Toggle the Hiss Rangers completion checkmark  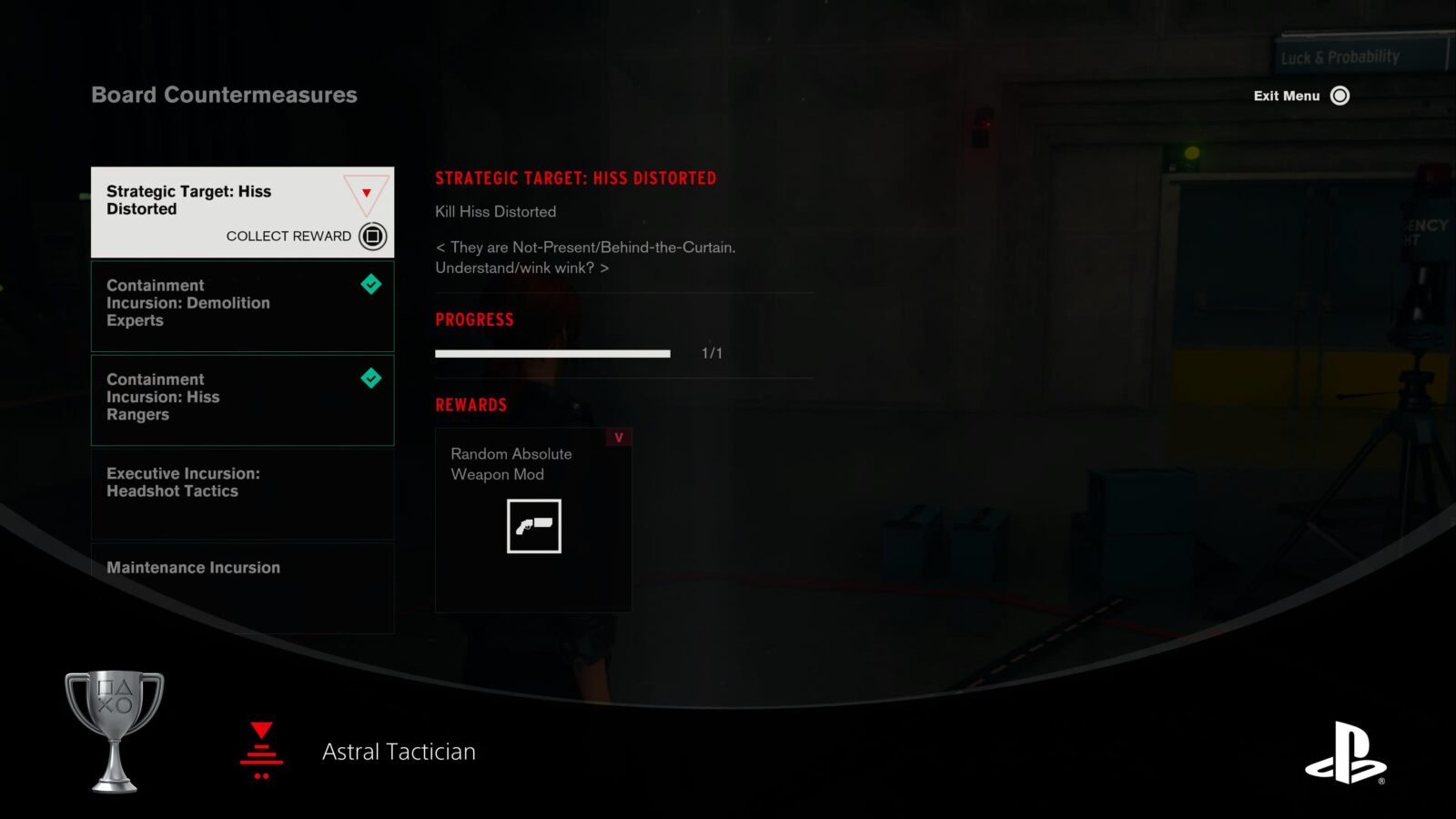pos(371,379)
